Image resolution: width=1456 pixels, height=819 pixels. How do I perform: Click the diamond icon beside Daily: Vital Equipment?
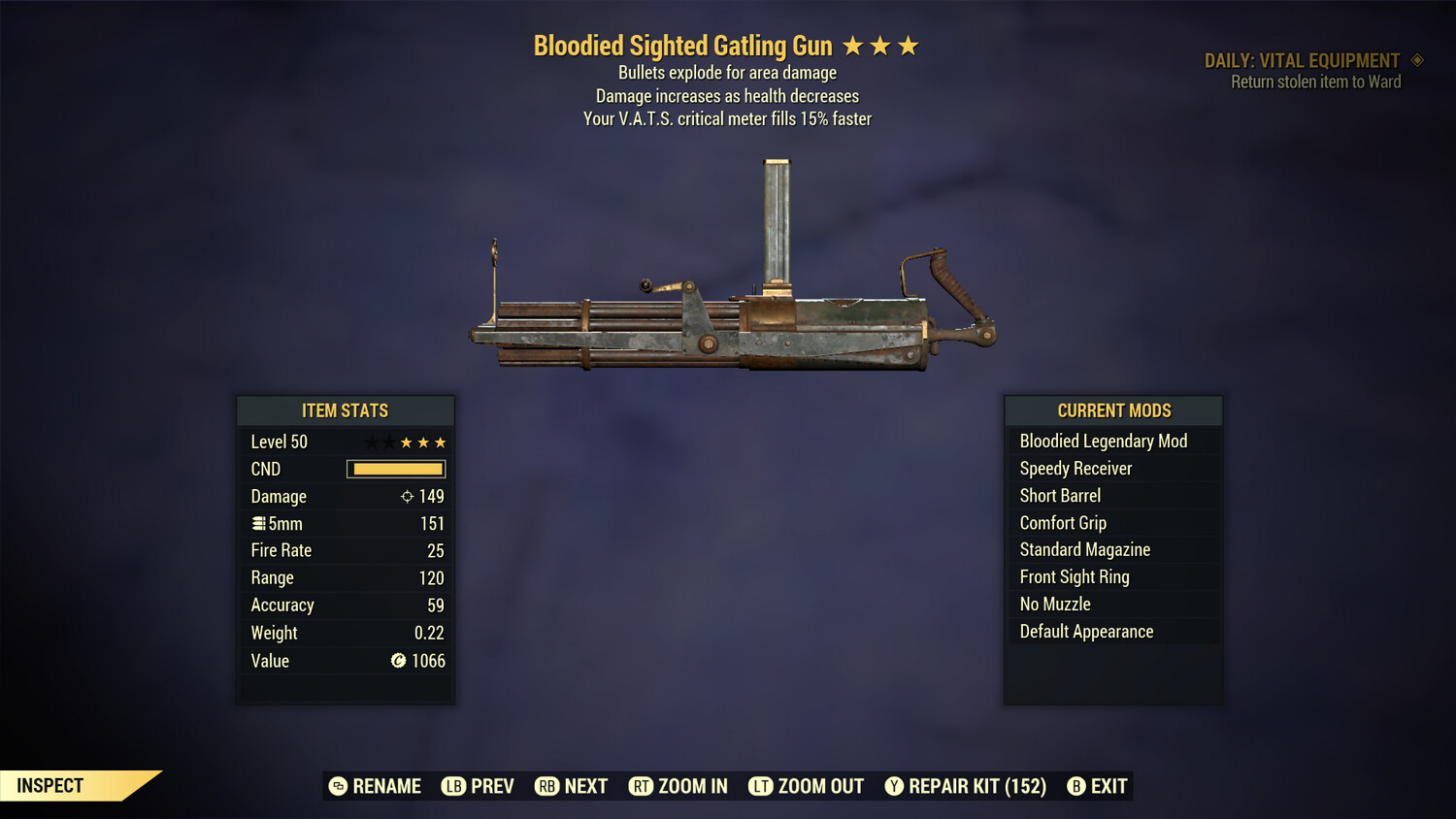pos(1416,60)
